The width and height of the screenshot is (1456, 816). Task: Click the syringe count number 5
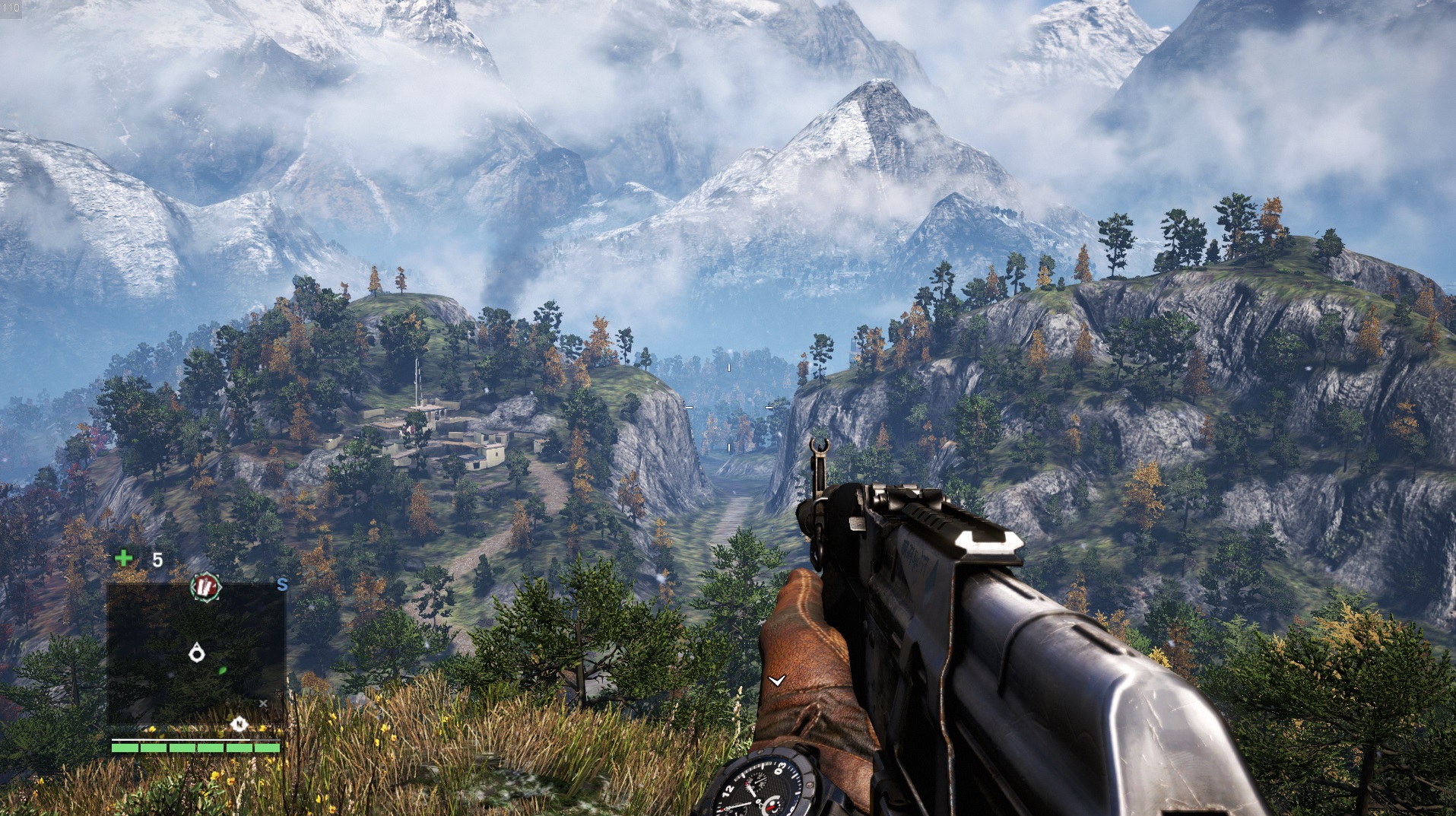158,560
